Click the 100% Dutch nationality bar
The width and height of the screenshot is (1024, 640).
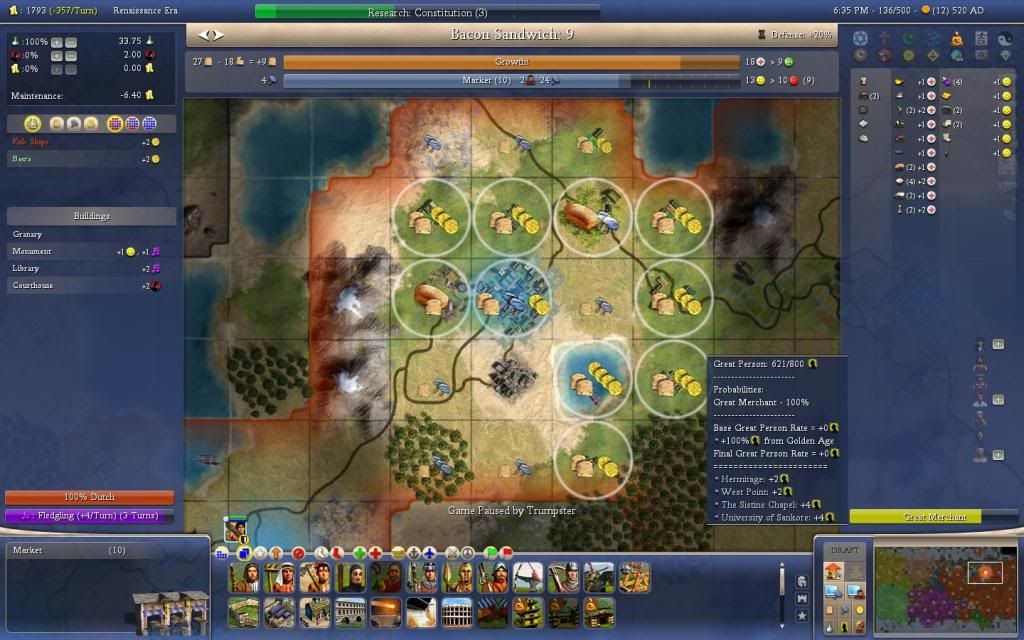coord(89,497)
